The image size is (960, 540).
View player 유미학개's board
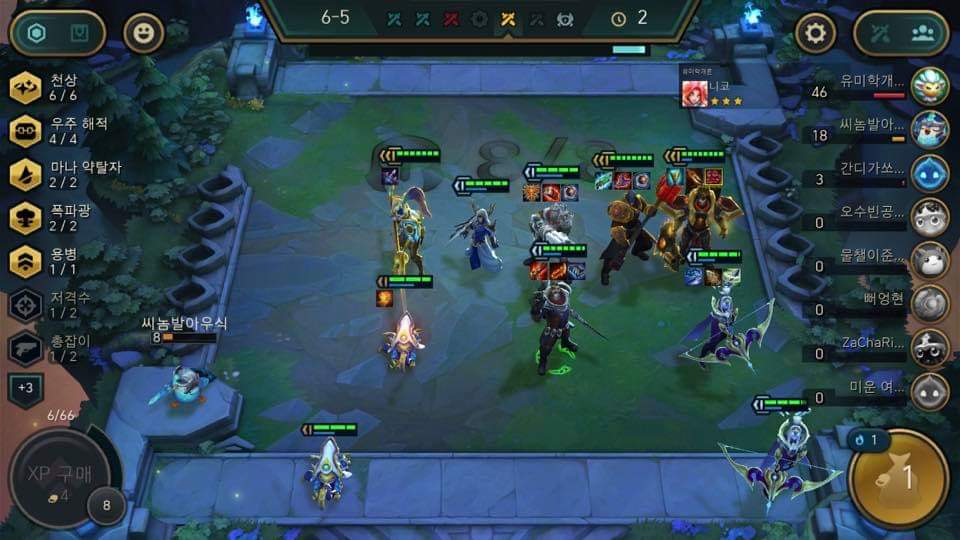pos(929,86)
